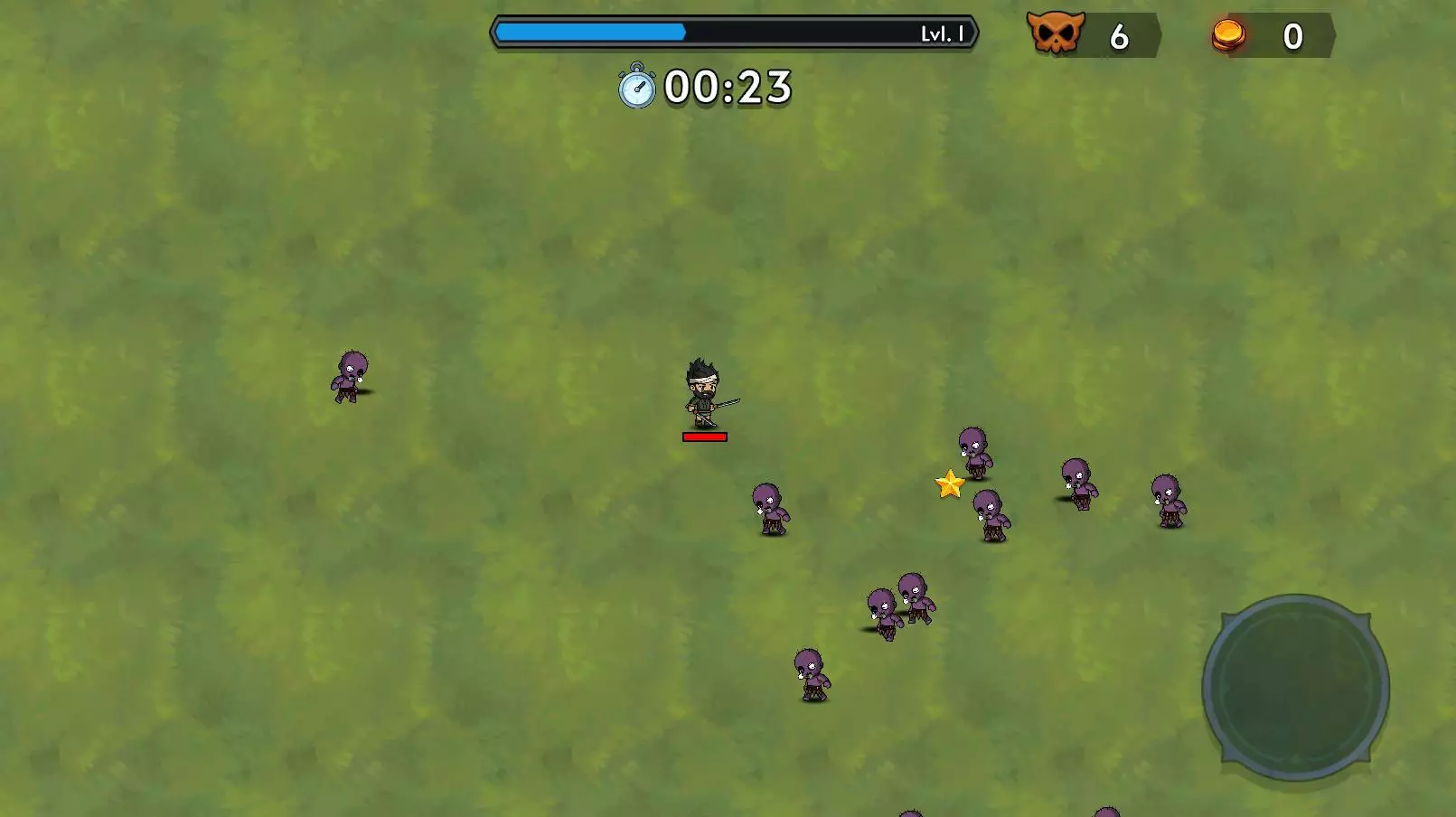Click the hero's red health bar
Image resolution: width=1456 pixels, height=817 pixels.
[x=703, y=437]
